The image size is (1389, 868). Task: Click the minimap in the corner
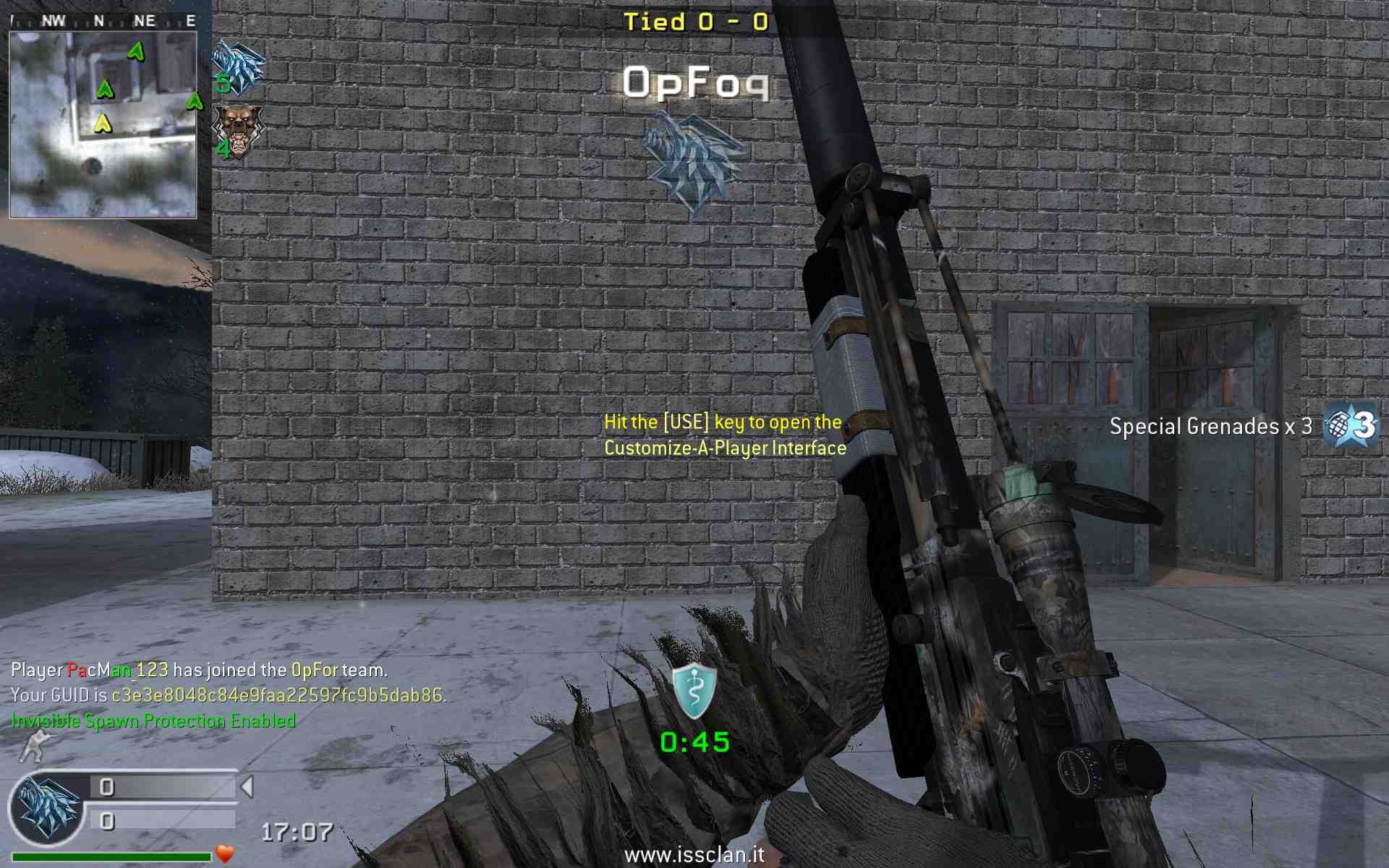point(103,124)
